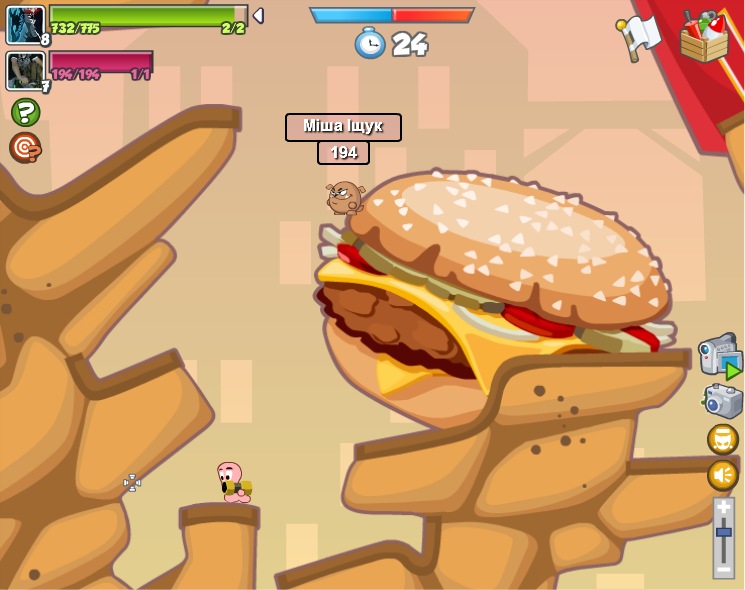Image resolution: width=745 pixels, height=590 pixels.
Task: Click the target hint icon
Action: tap(25, 148)
